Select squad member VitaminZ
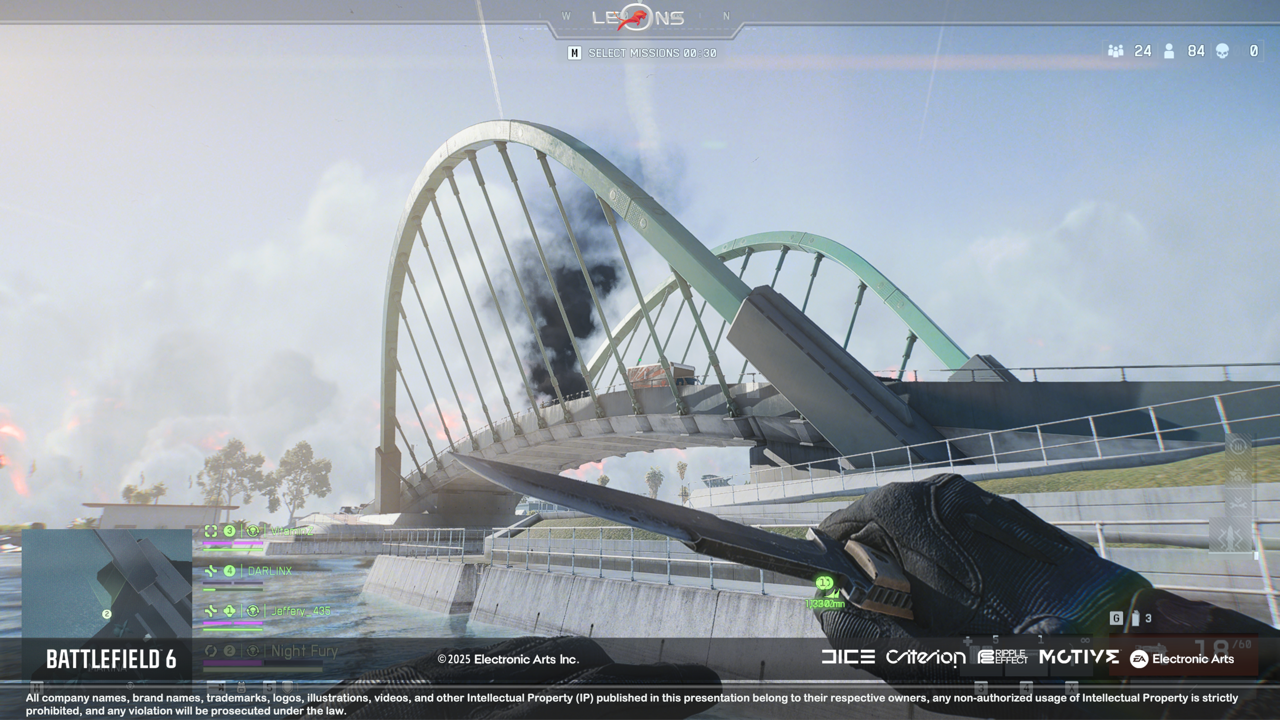Viewport: 1280px width, 720px height. click(x=291, y=531)
